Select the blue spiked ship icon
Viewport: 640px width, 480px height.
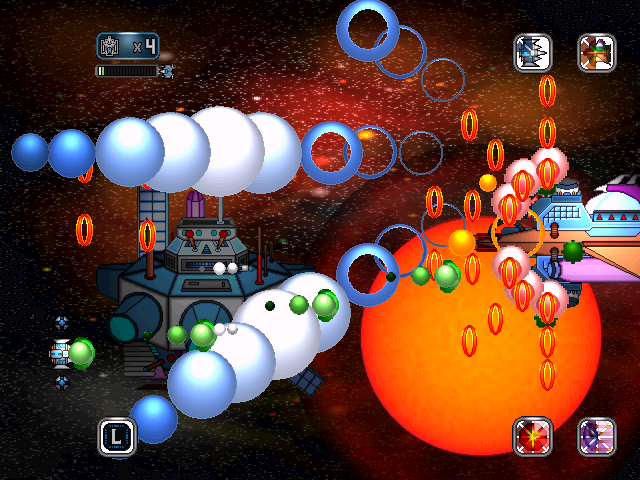(533, 53)
